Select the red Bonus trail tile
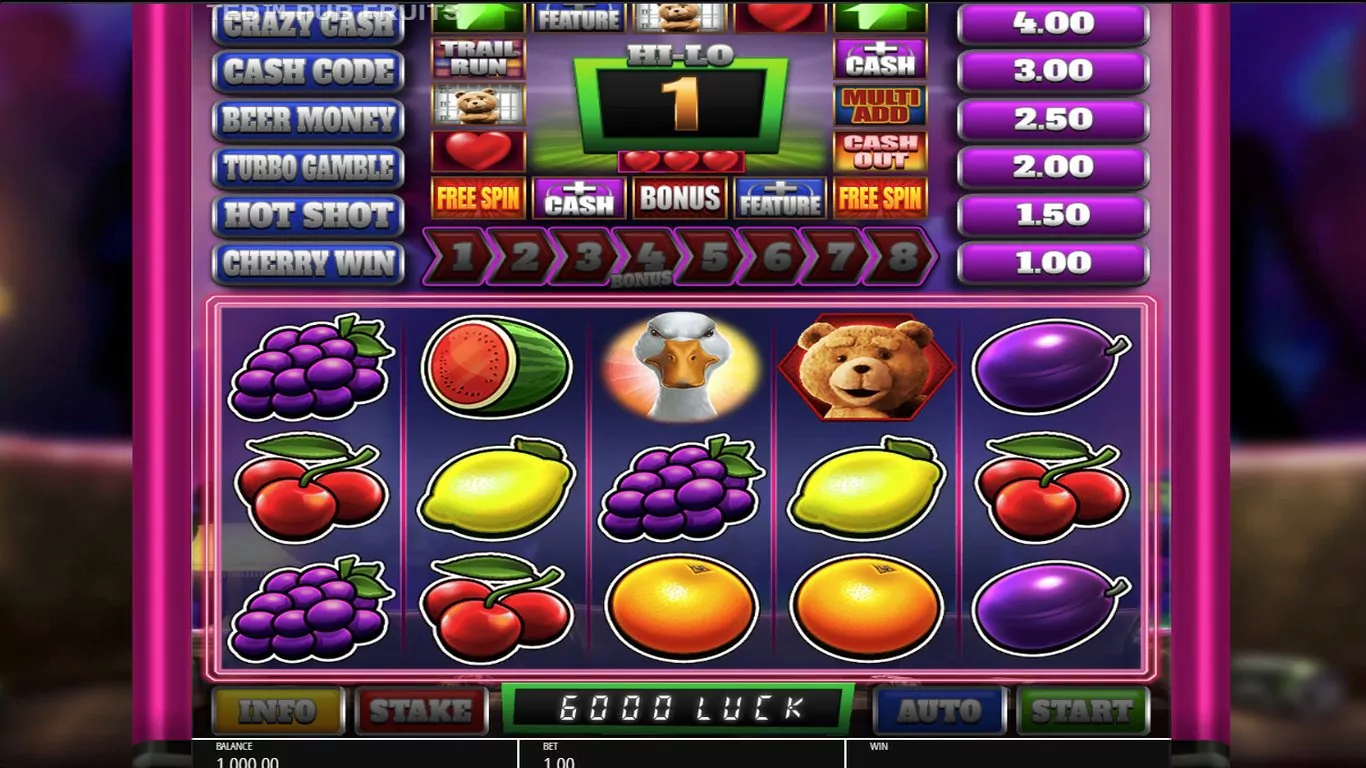The image size is (1366, 768). 679,198
